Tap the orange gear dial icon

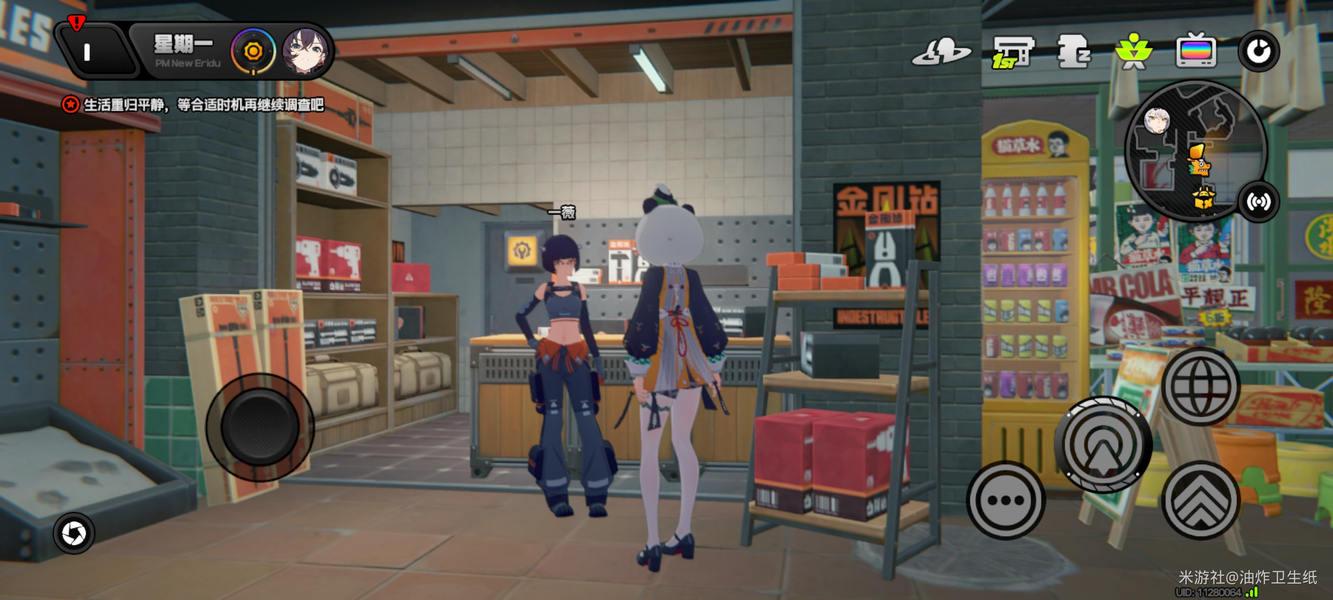[x=253, y=51]
